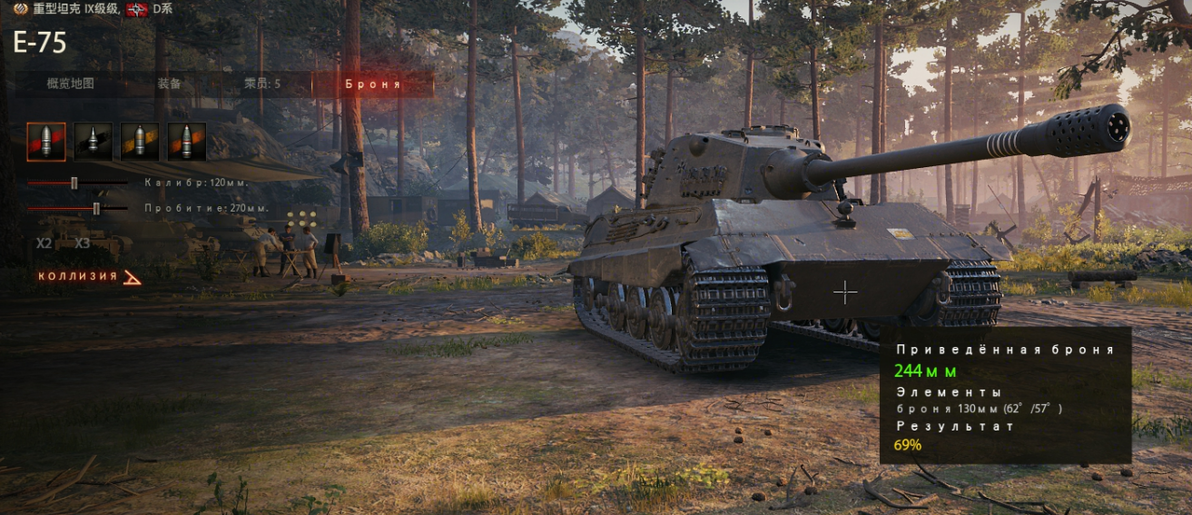Choose the black-striped sub-caliber shell icon
Screen dimensions: 1192x515
point(93,142)
